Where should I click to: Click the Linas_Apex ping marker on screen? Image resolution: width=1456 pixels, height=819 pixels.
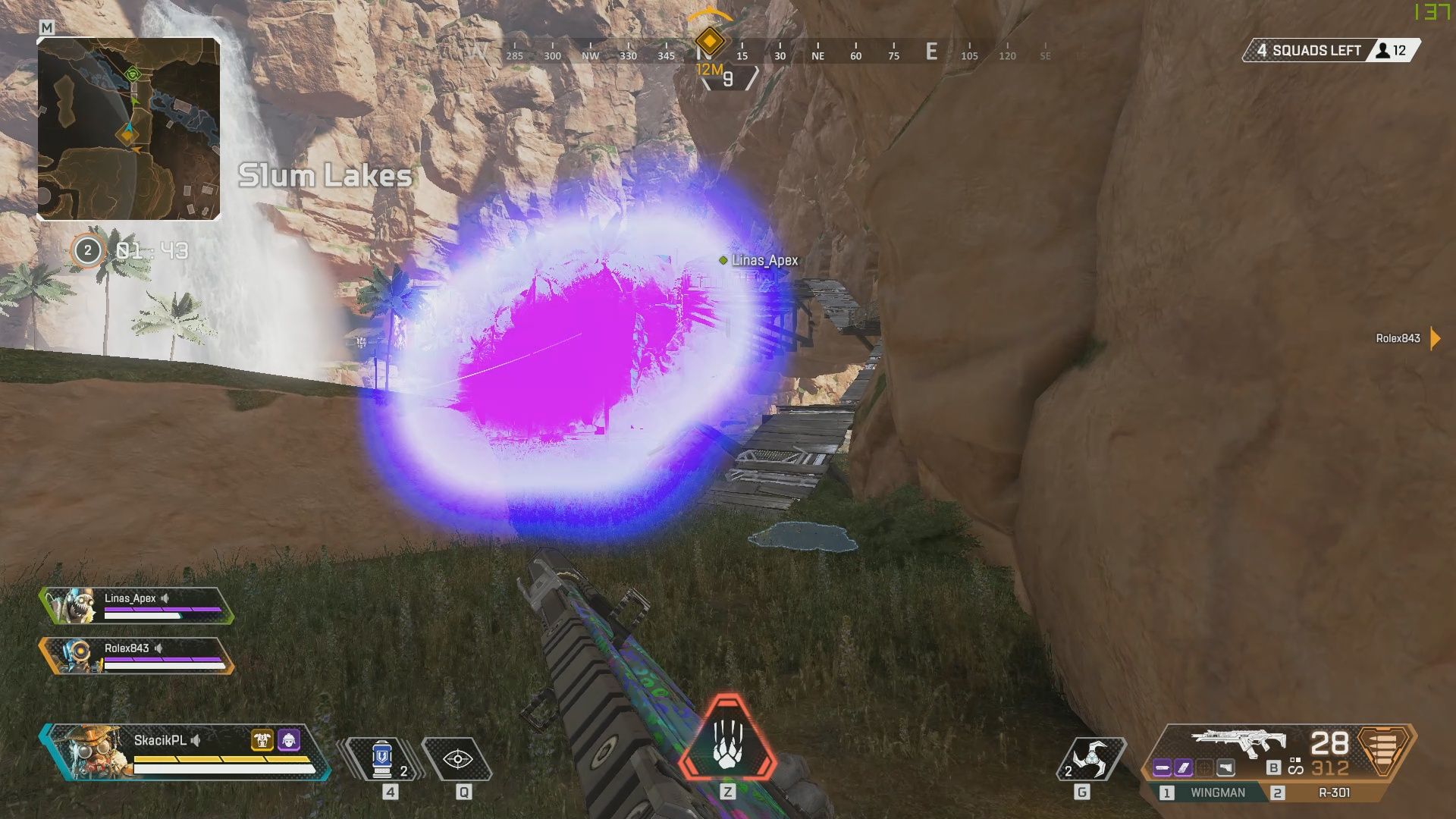723,259
